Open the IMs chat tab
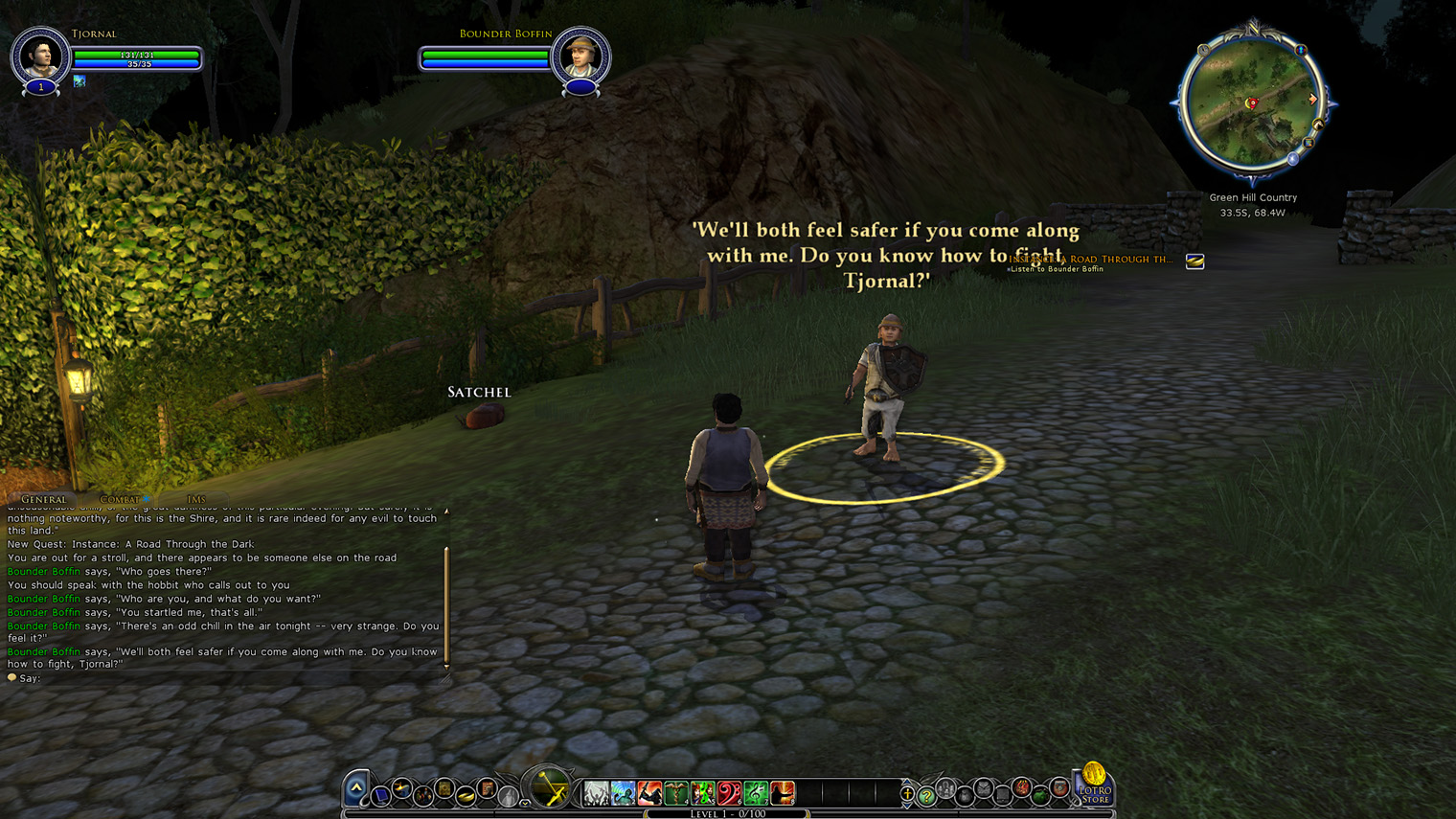The height and width of the screenshot is (819, 1456). 195,499
